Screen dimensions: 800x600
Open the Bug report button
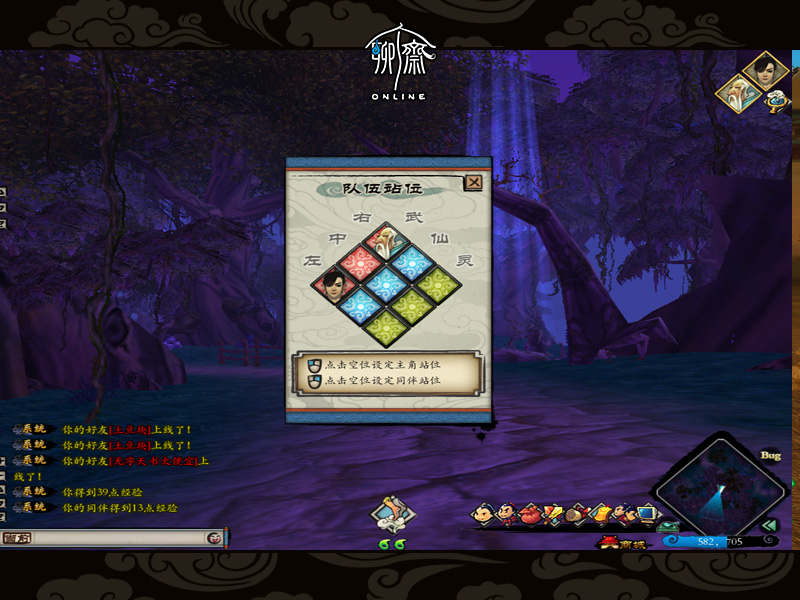770,455
